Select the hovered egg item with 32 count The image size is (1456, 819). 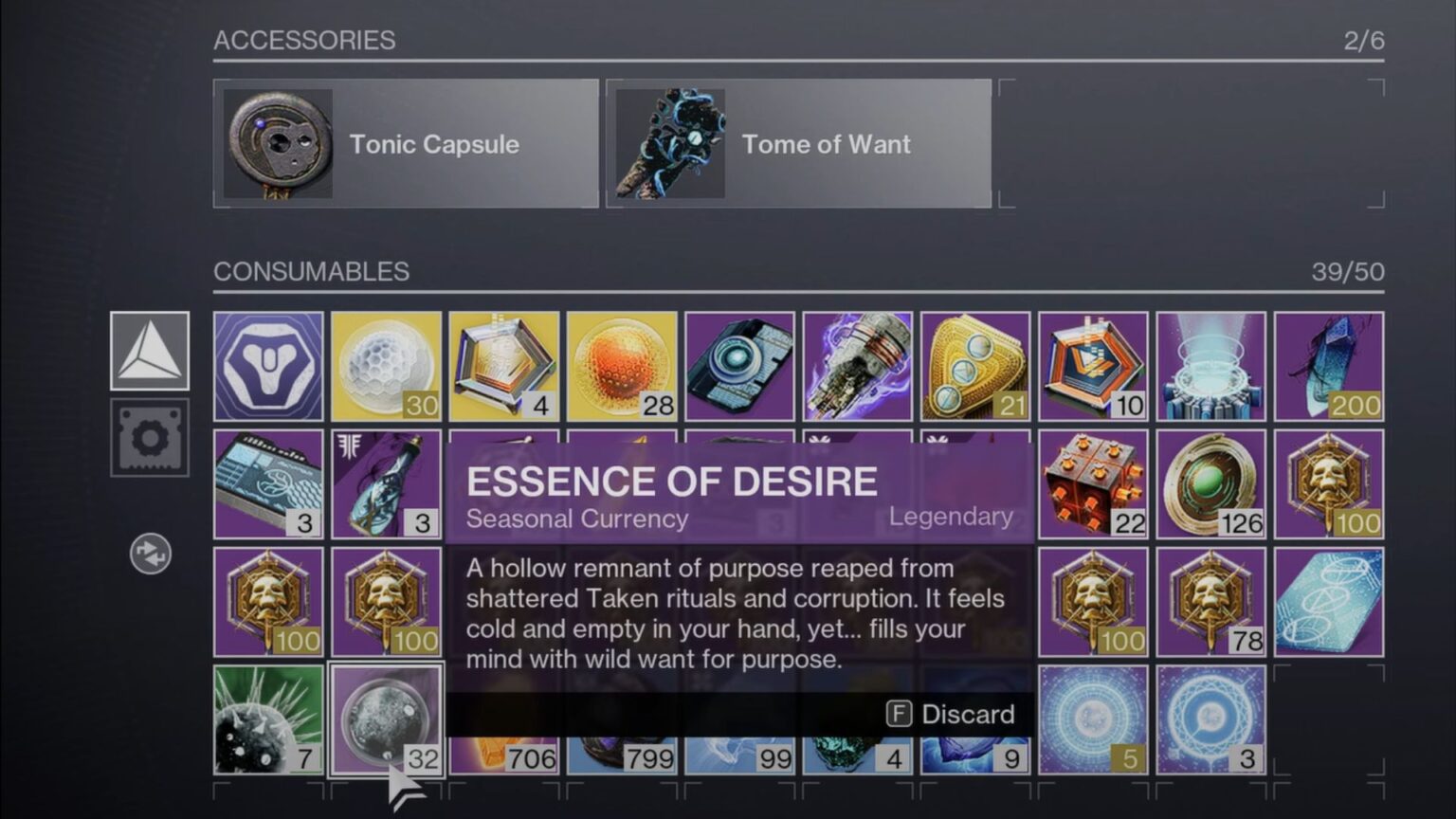point(385,720)
